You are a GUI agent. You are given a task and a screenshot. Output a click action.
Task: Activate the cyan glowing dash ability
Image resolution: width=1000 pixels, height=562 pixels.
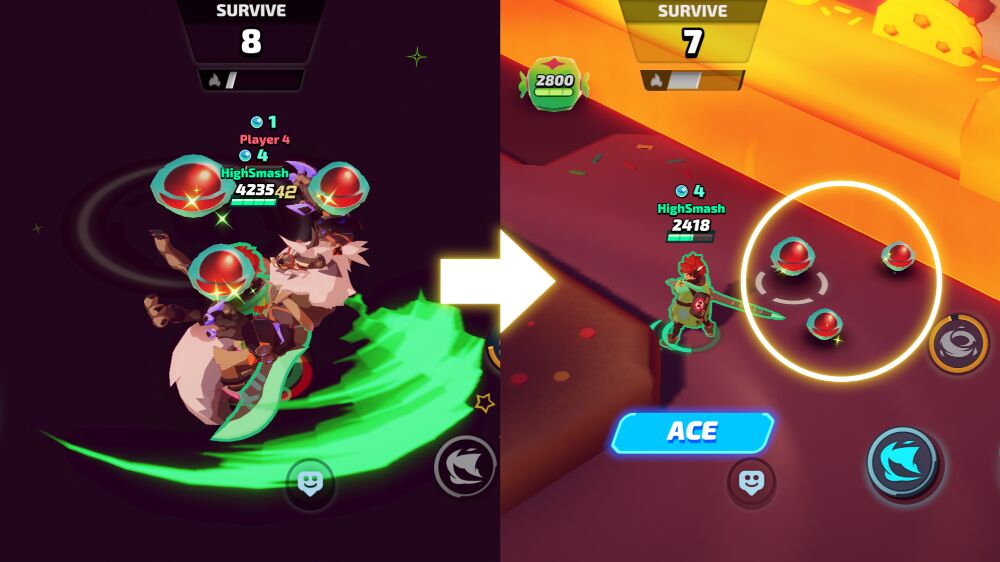pyautogui.click(x=903, y=462)
